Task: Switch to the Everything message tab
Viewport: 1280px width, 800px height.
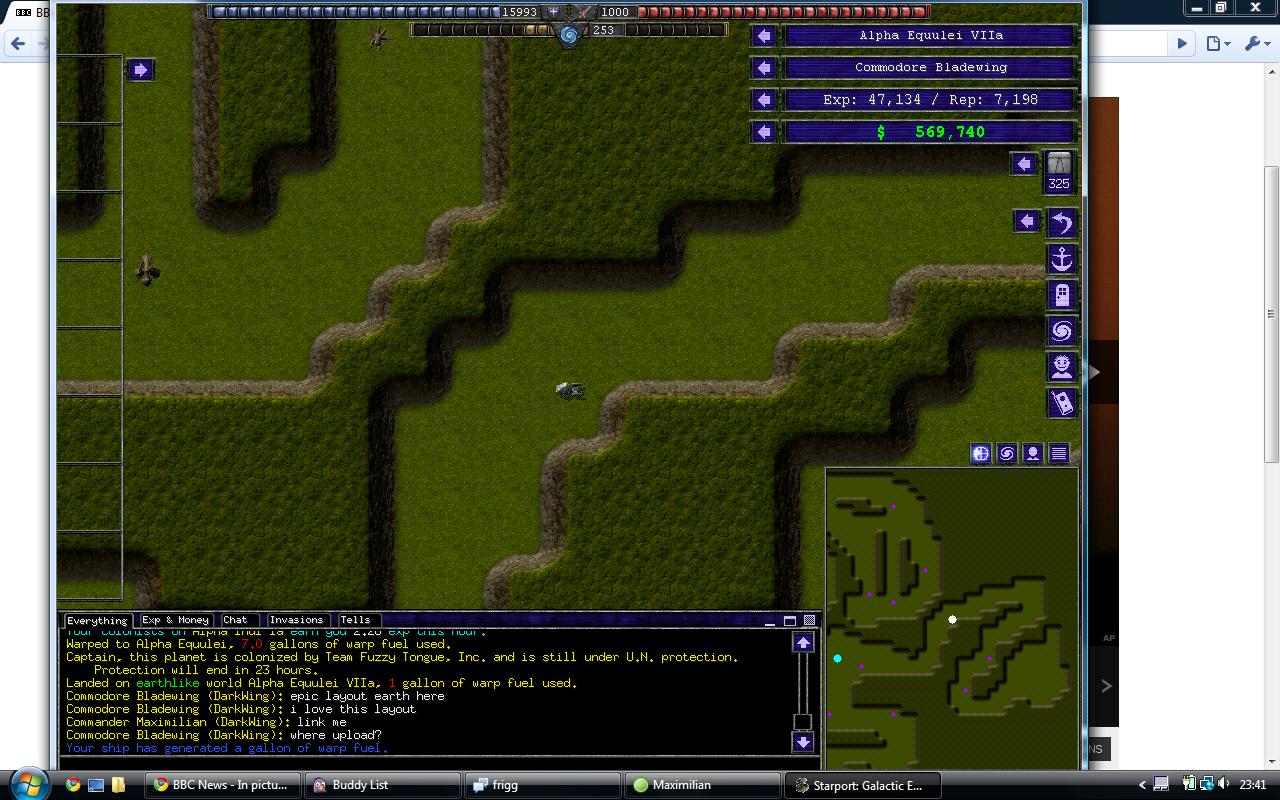Action: [x=97, y=621]
